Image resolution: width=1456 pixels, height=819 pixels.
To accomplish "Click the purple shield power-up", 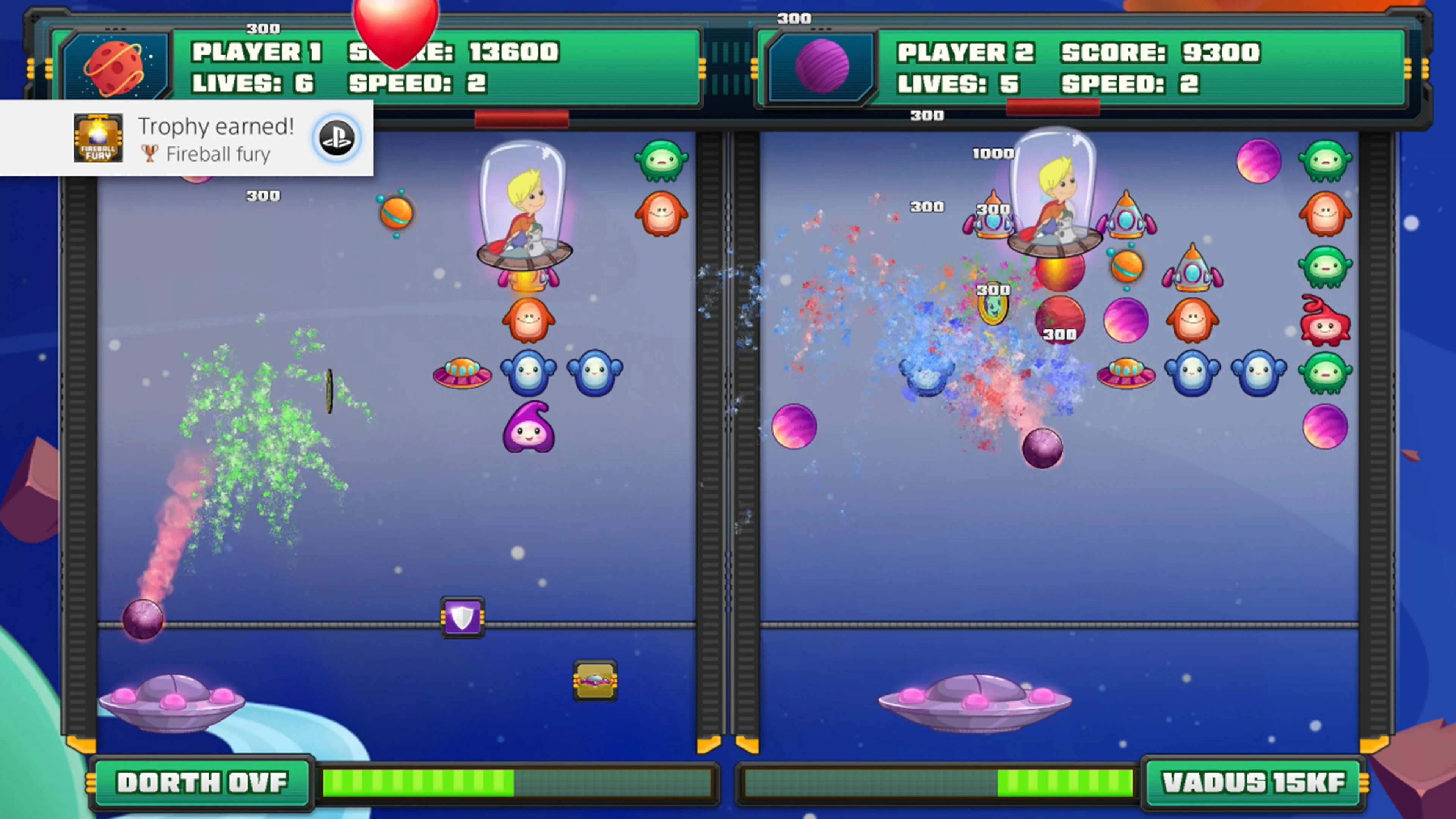I will (462, 618).
